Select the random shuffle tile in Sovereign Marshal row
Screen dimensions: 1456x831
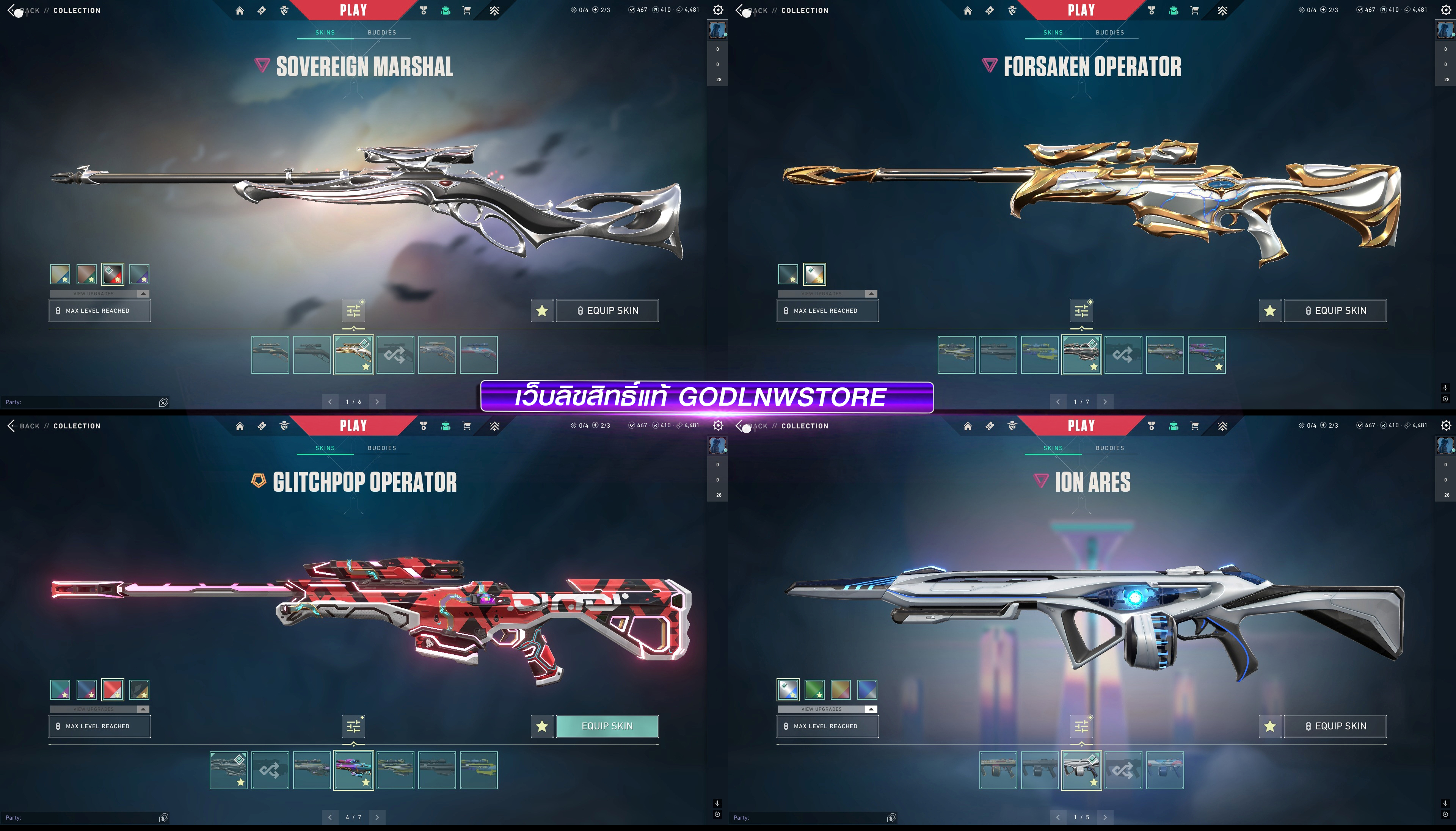click(x=395, y=354)
